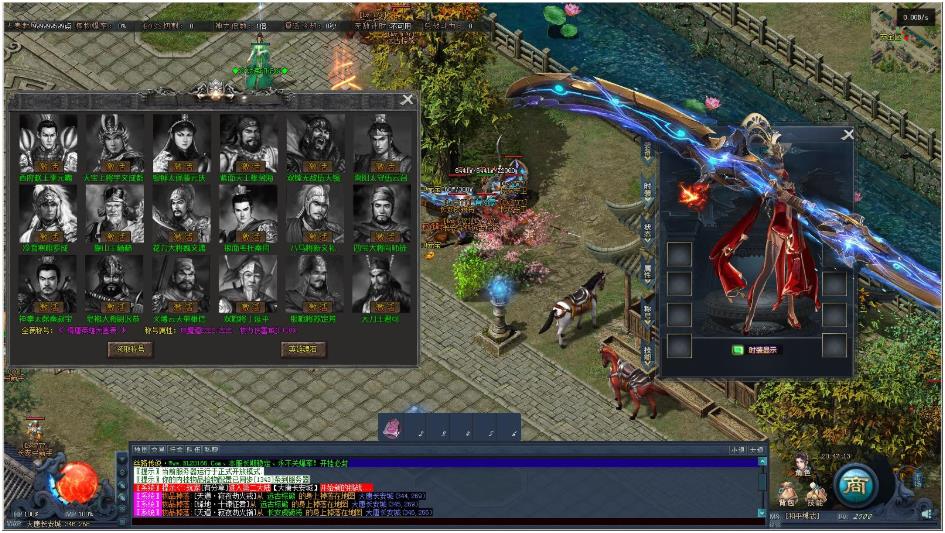Image resolution: width=945 pixels, height=533 pixels.
Task: Open the round 商 shop button
Action: 856,485
